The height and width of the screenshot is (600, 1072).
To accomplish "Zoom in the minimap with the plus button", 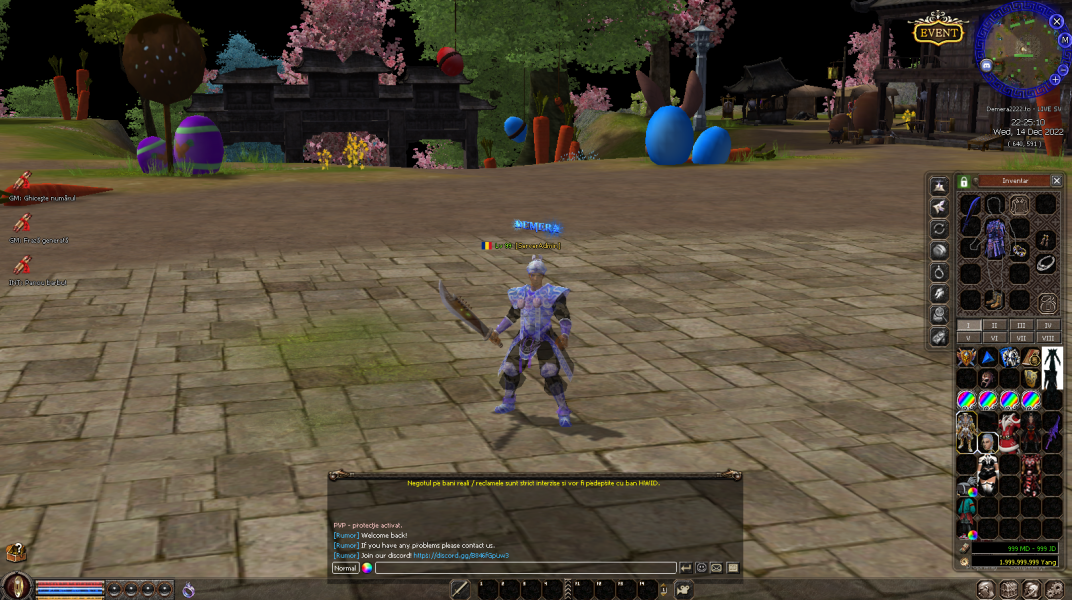I will 1054,79.
